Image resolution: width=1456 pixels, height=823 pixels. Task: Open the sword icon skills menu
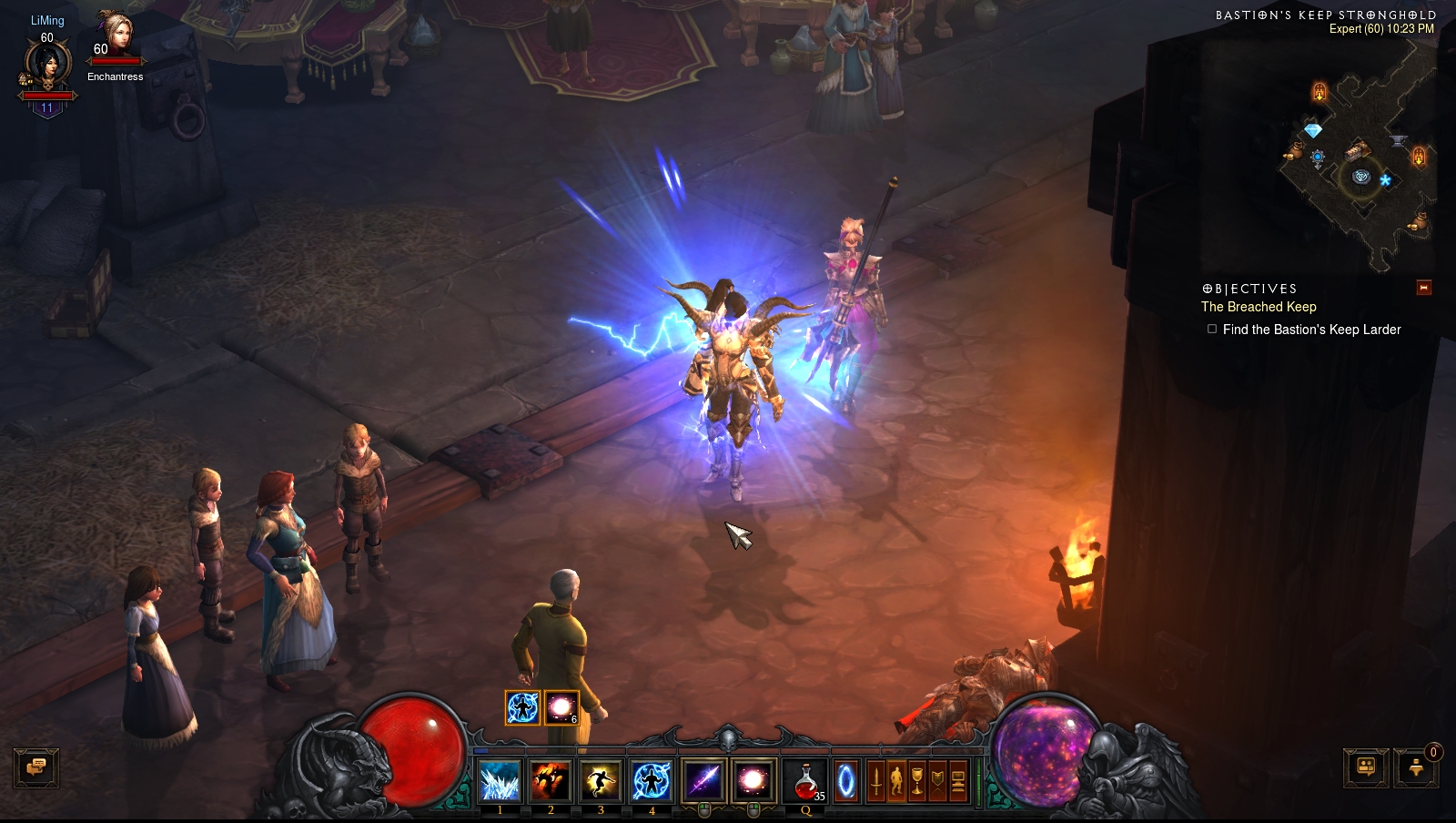(875, 781)
